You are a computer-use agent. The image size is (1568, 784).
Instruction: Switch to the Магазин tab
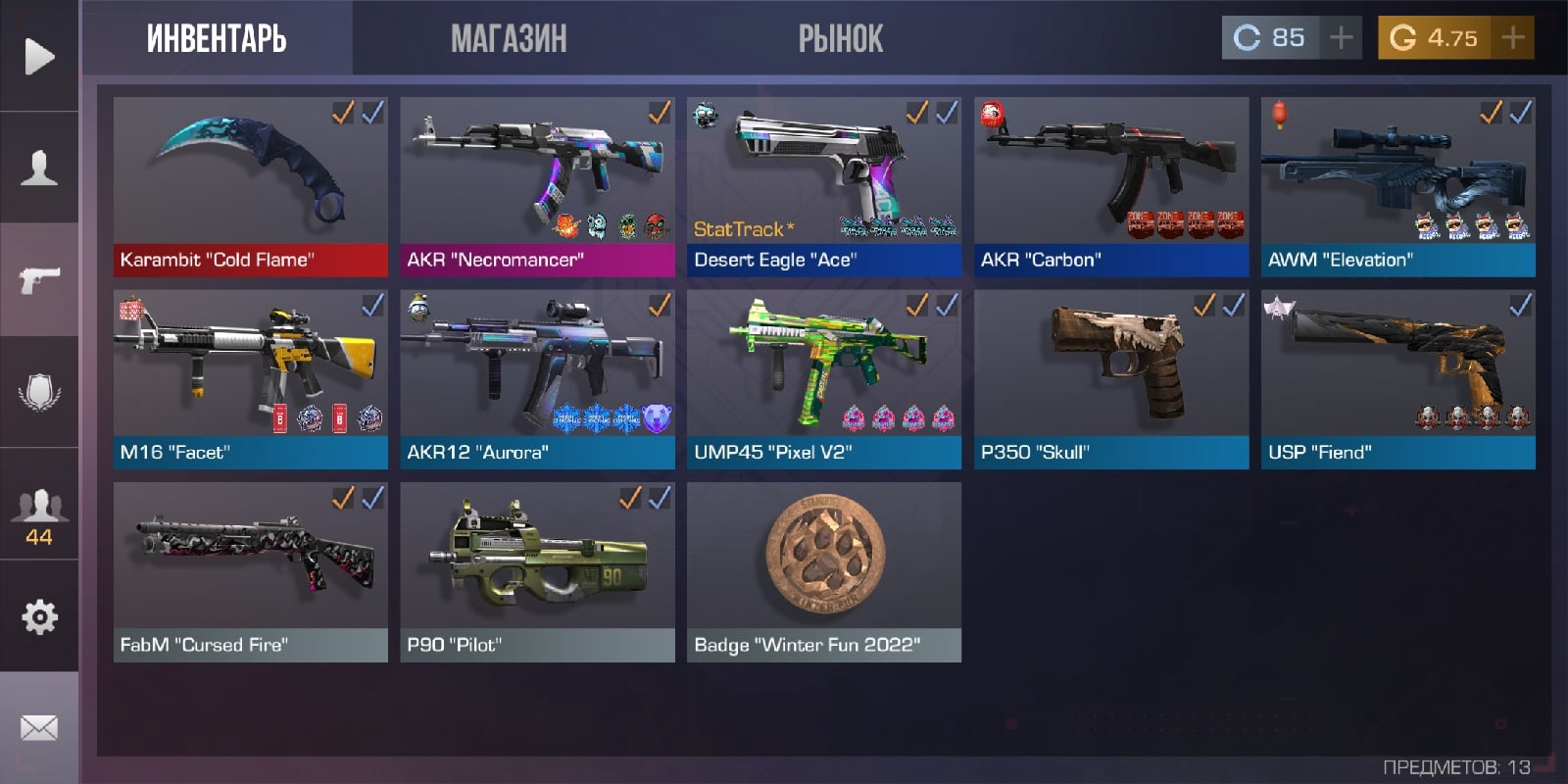coord(509,39)
